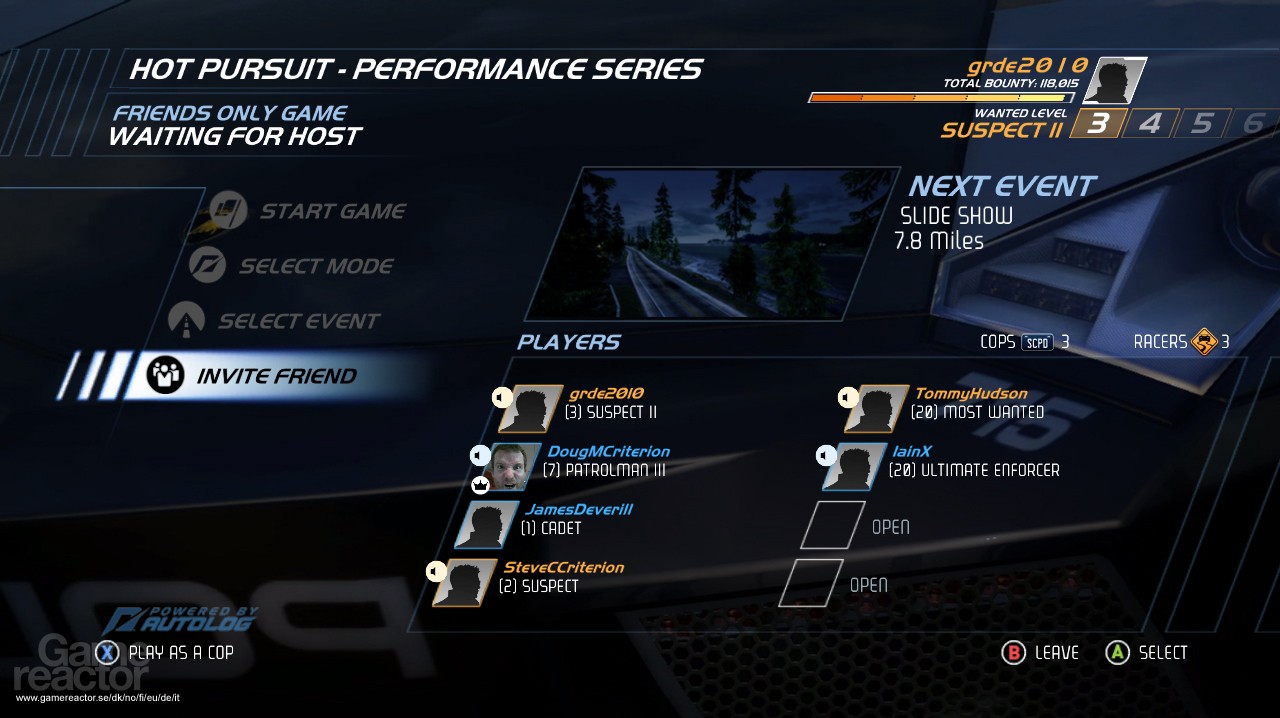
Task: Open the grde2010 profile avatar at top
Action: click(1115, 81)
